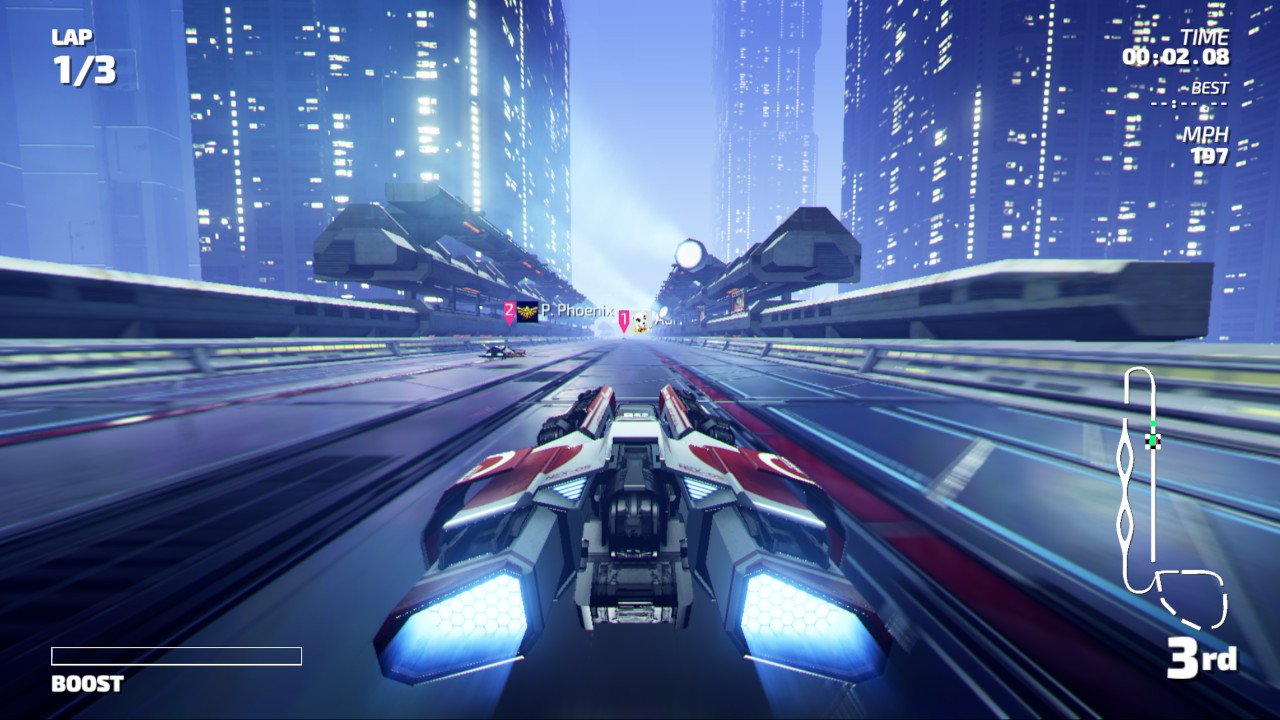The image size is (1280, 720).
Task: Click the pink rank 2 position marker
Action: pyautogui.click(x=509, y=310)
